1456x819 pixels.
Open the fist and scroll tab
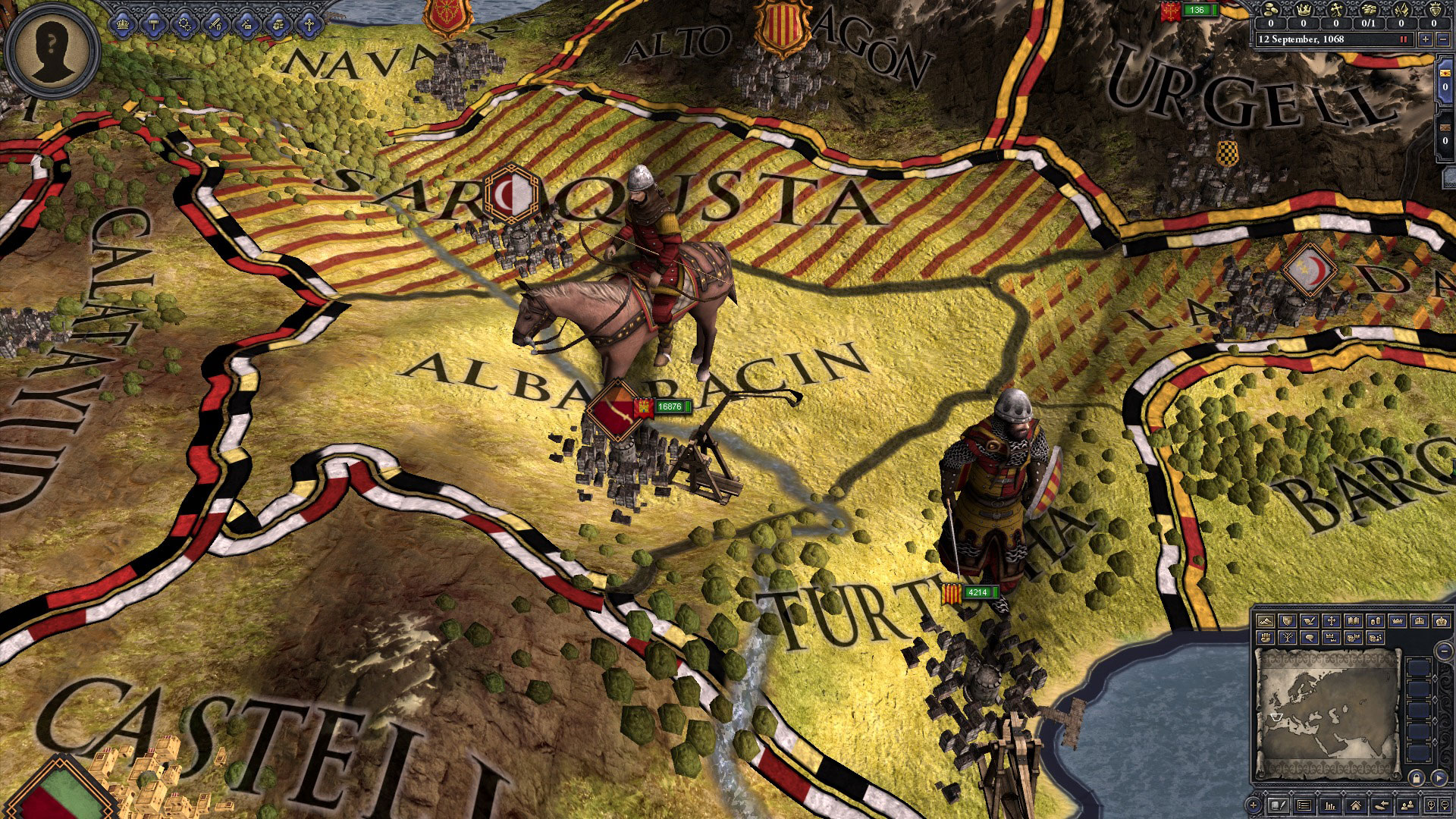click(x=278, y=25)
